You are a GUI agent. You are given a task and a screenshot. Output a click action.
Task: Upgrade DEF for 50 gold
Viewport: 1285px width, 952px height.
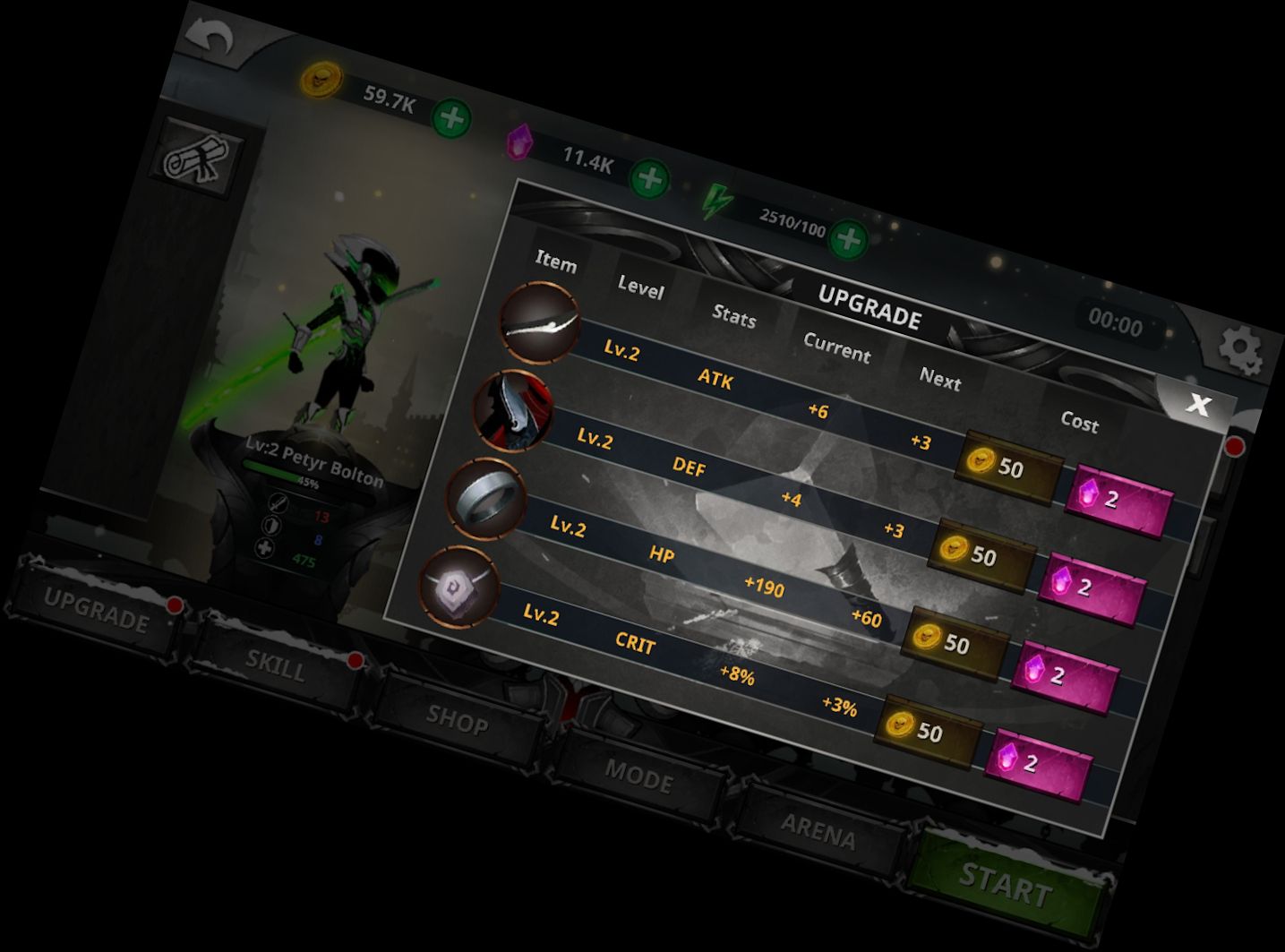point(981,555)
